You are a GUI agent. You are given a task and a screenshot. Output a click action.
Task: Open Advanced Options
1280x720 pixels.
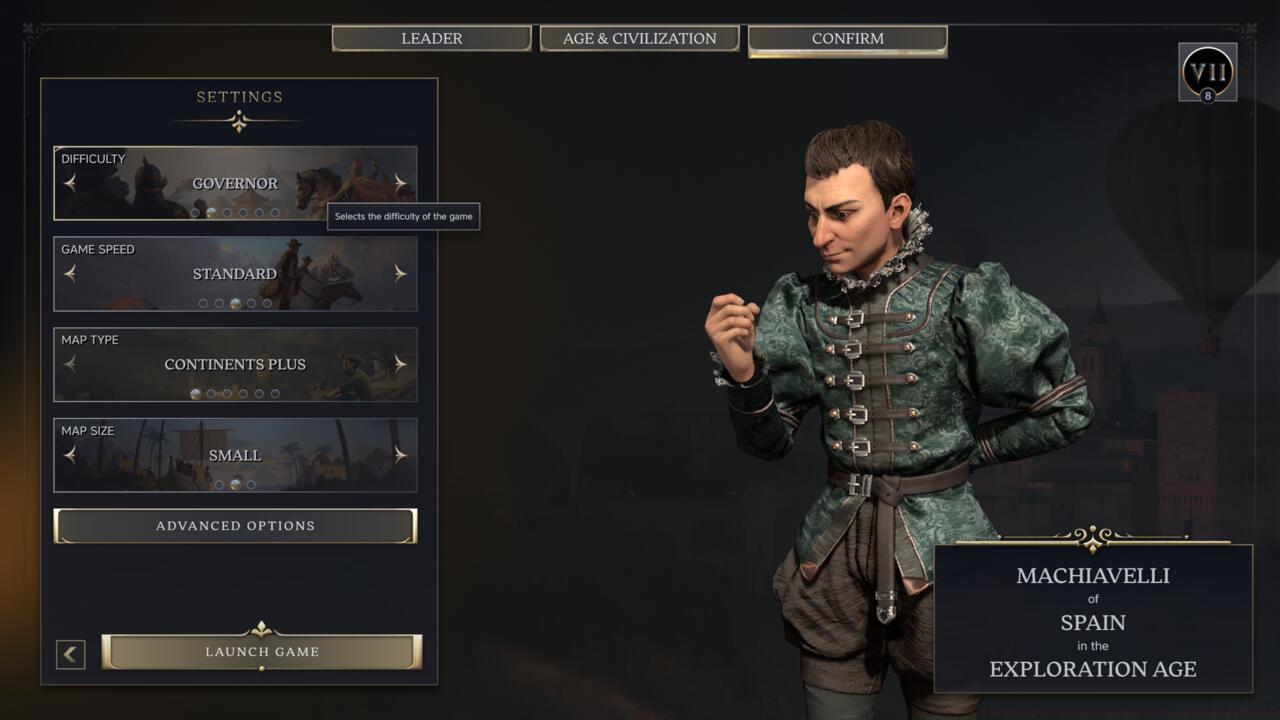(234, 525)
